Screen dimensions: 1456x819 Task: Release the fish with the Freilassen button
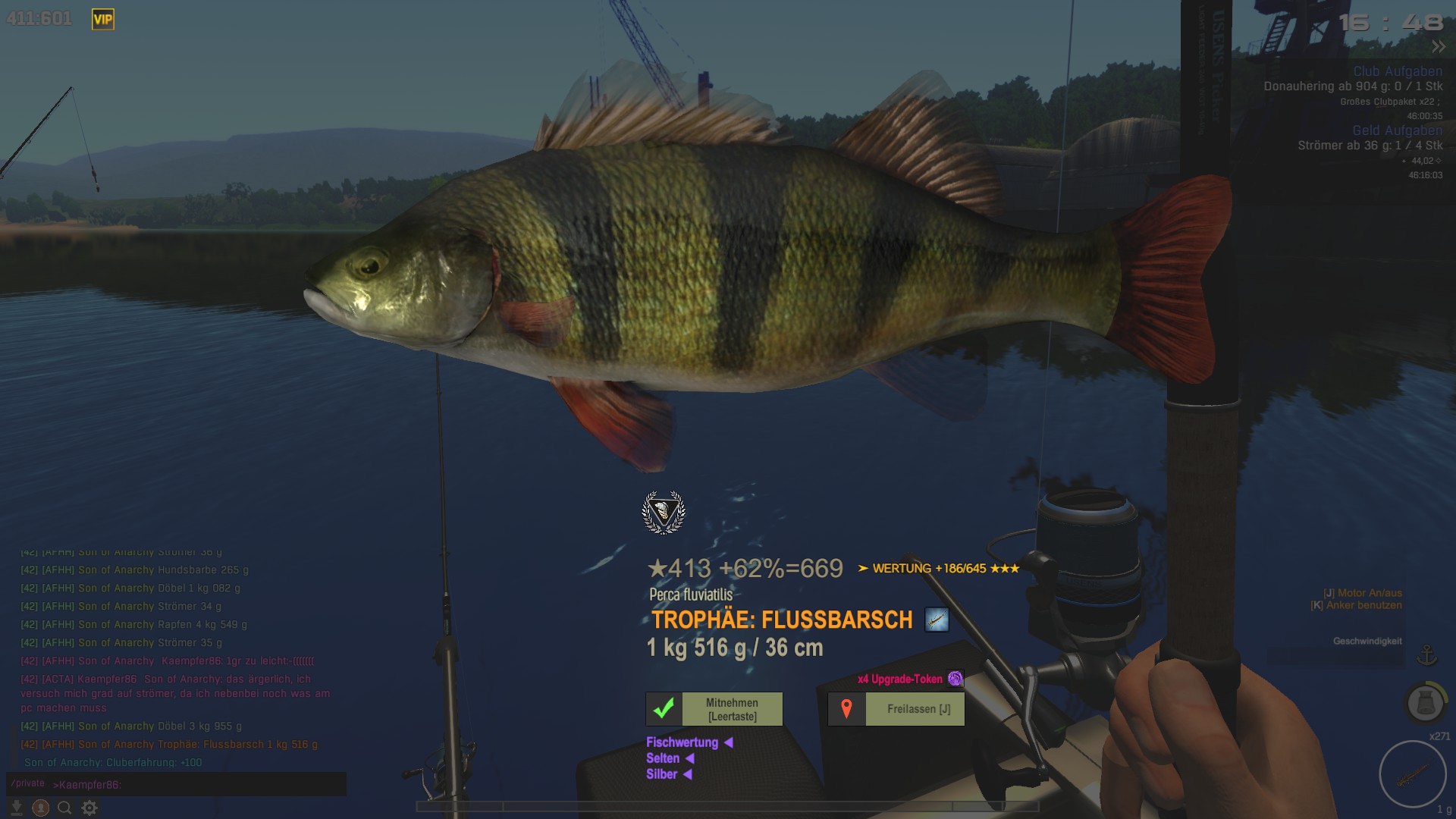[x=896, y=709]
